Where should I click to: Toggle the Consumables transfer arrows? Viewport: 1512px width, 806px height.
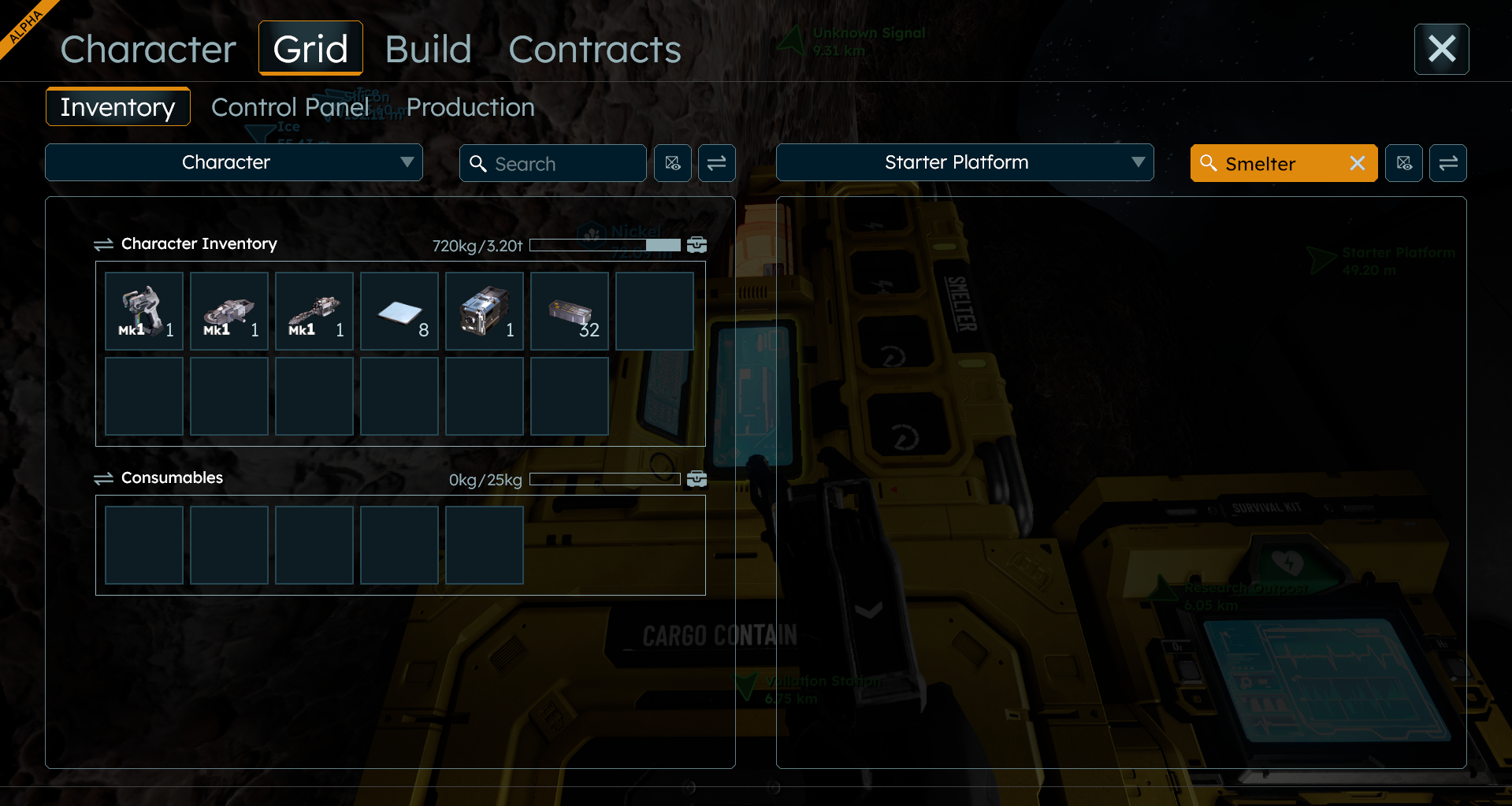coord(103,478)
